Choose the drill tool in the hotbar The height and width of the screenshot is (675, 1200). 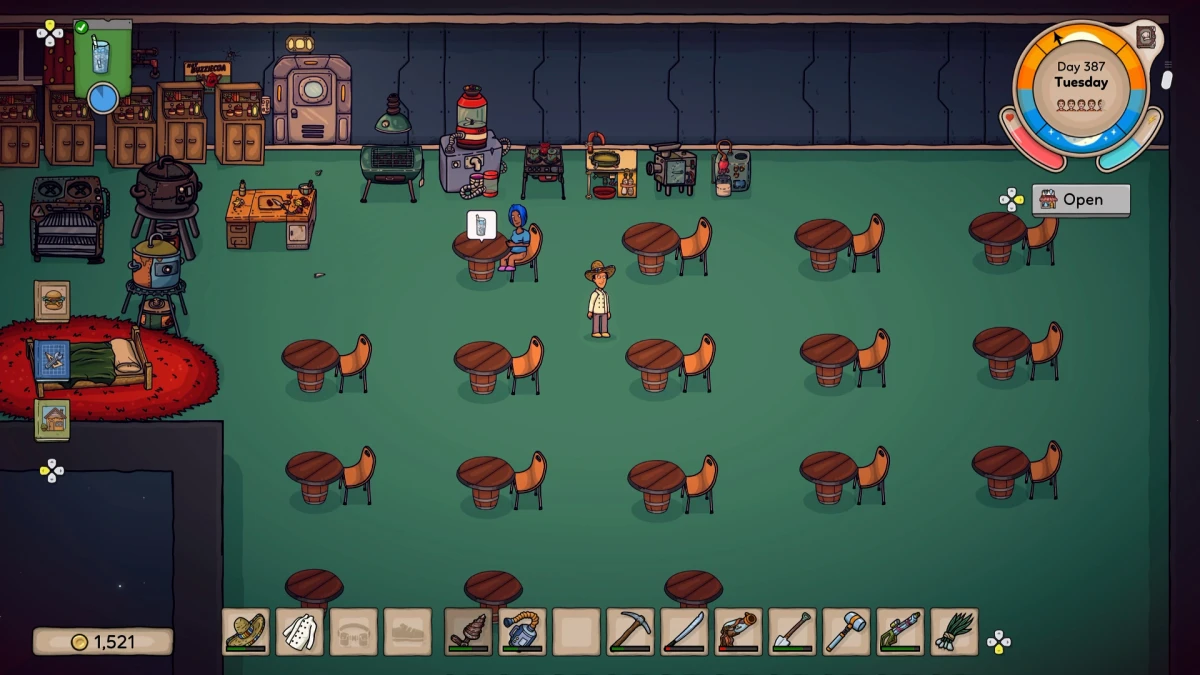coord(468,632)
